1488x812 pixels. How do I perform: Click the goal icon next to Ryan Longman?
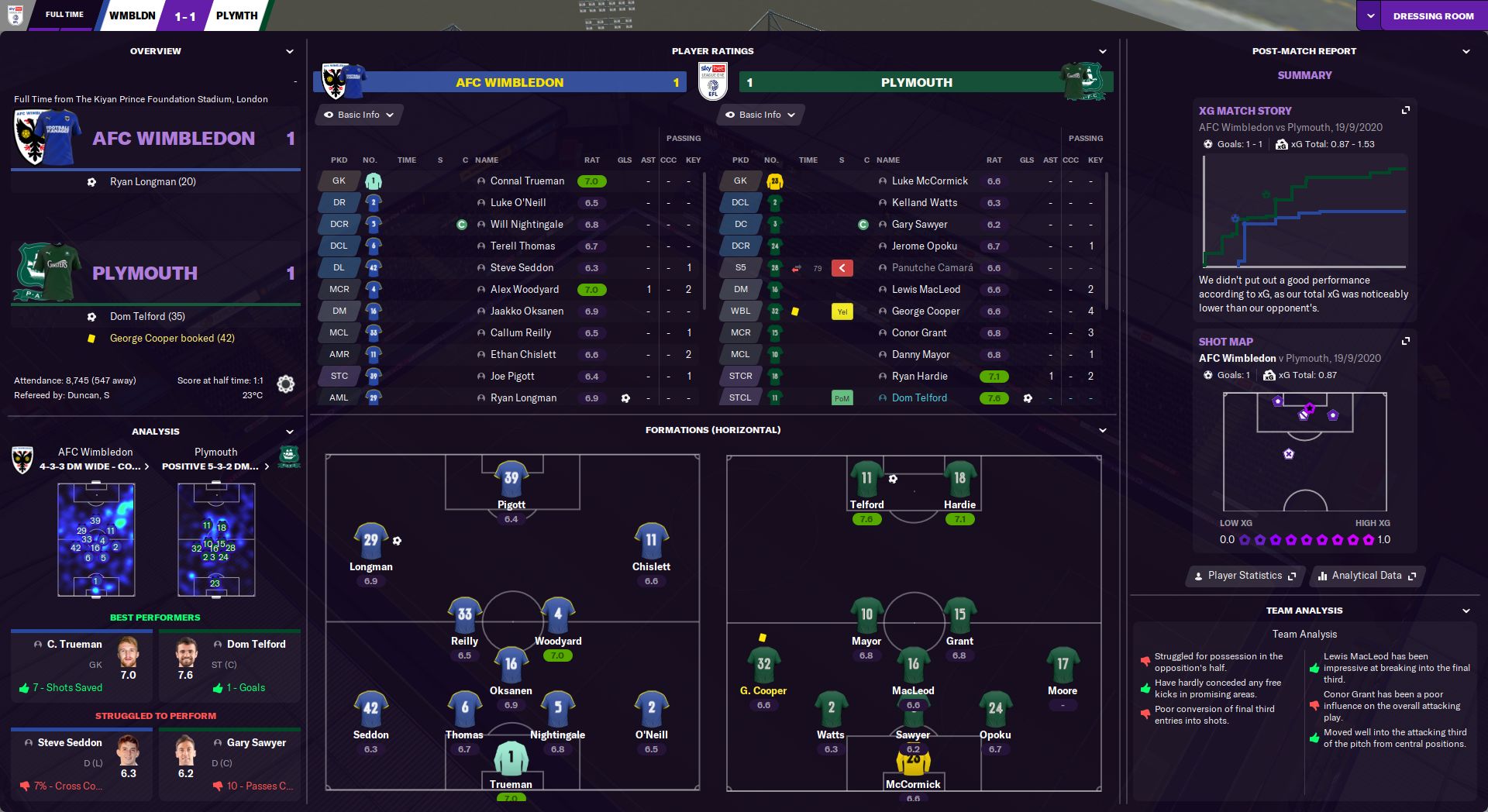625,397
